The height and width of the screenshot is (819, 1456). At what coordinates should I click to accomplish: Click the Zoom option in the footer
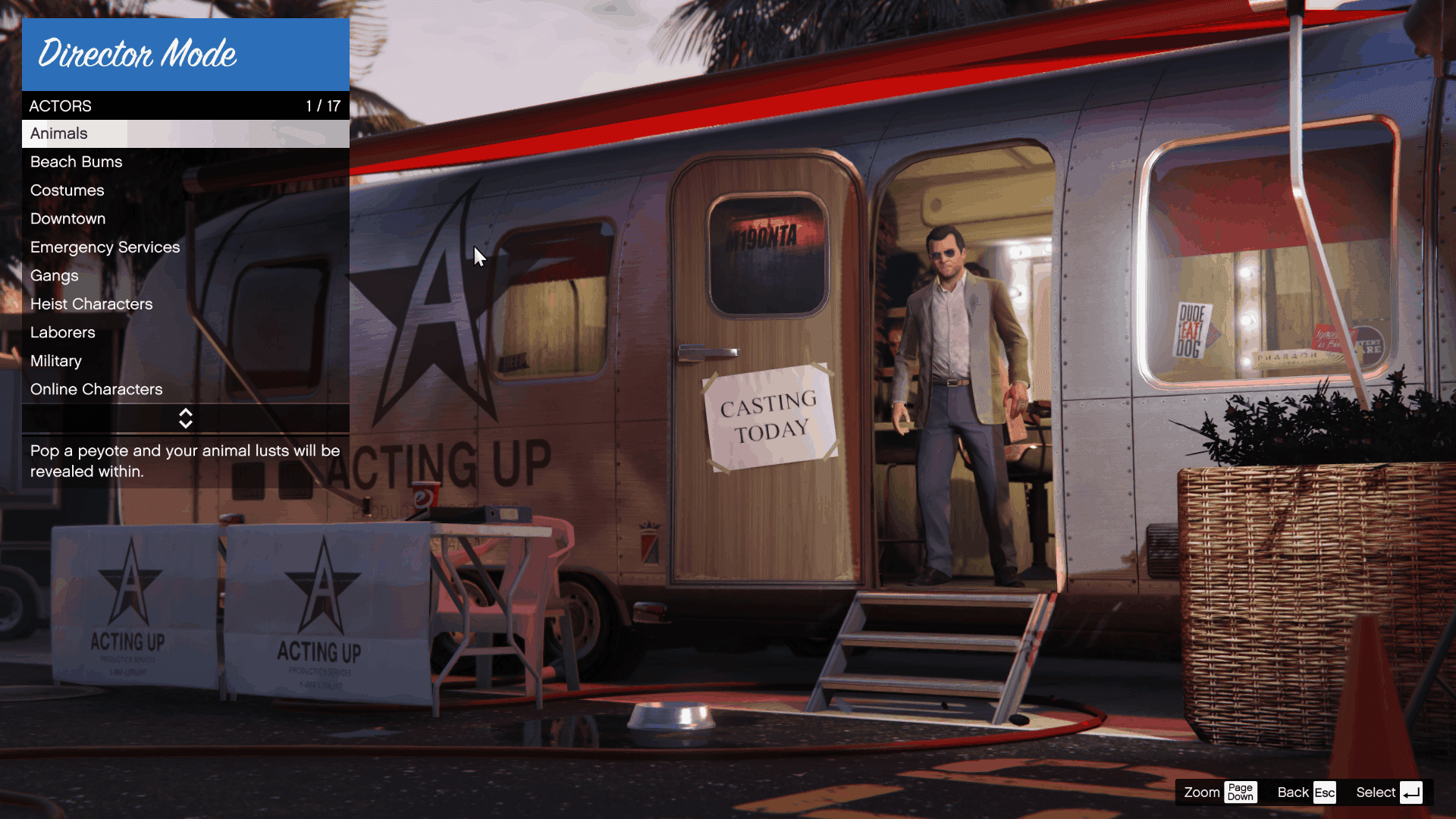click(1219, 792)
